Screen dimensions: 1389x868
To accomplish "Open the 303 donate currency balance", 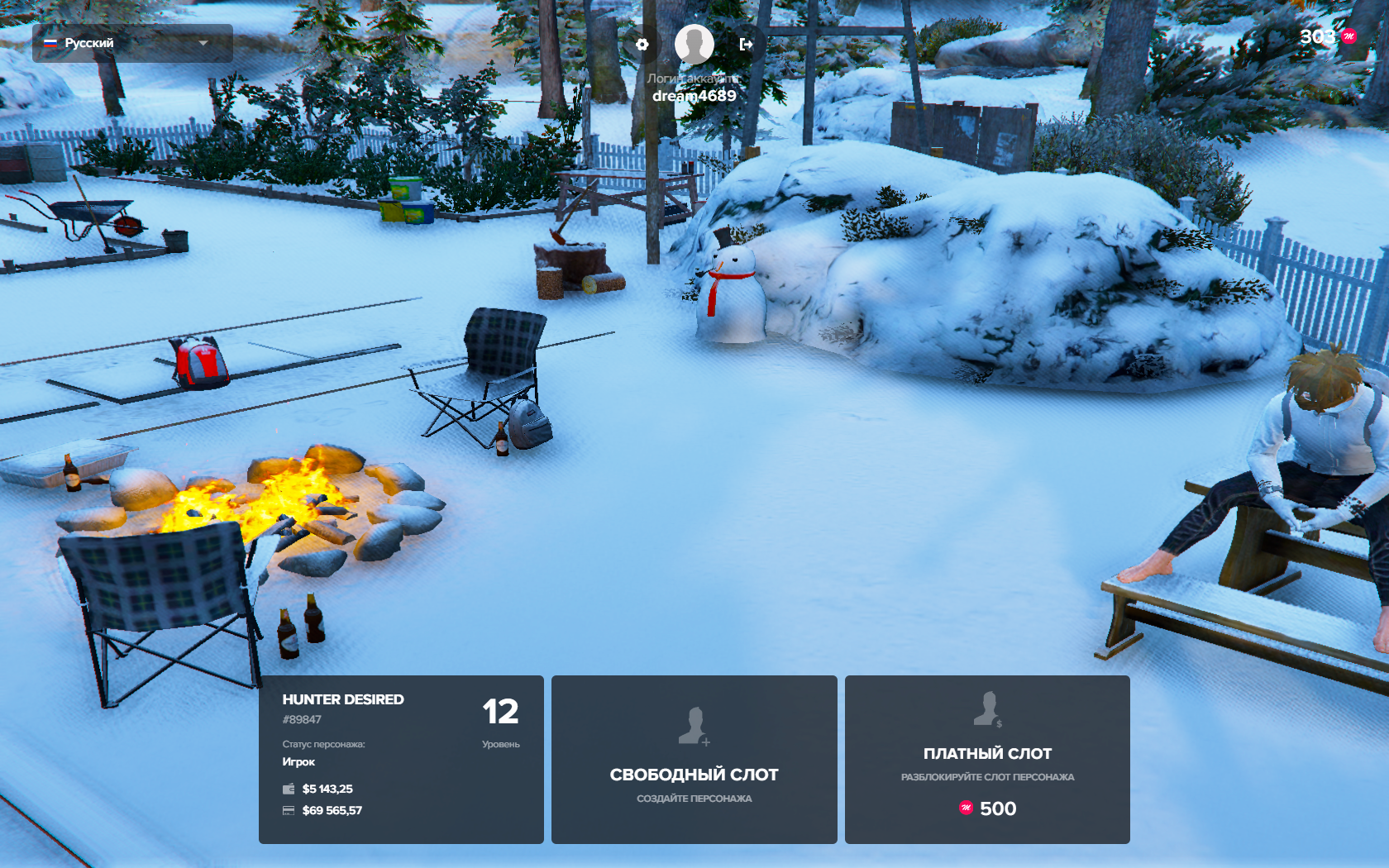I will click(1327, 36).
